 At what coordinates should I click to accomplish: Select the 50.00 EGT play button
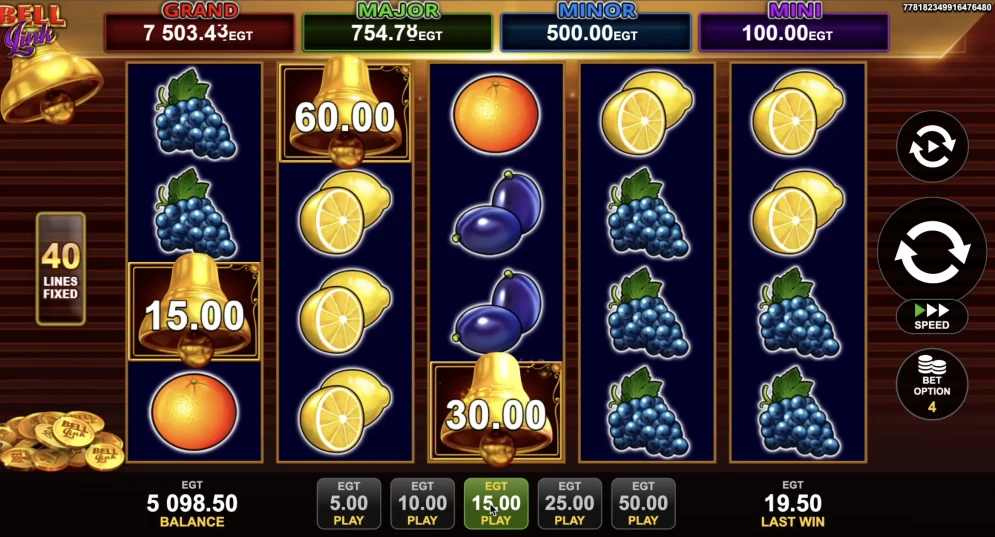pos(643,503)
